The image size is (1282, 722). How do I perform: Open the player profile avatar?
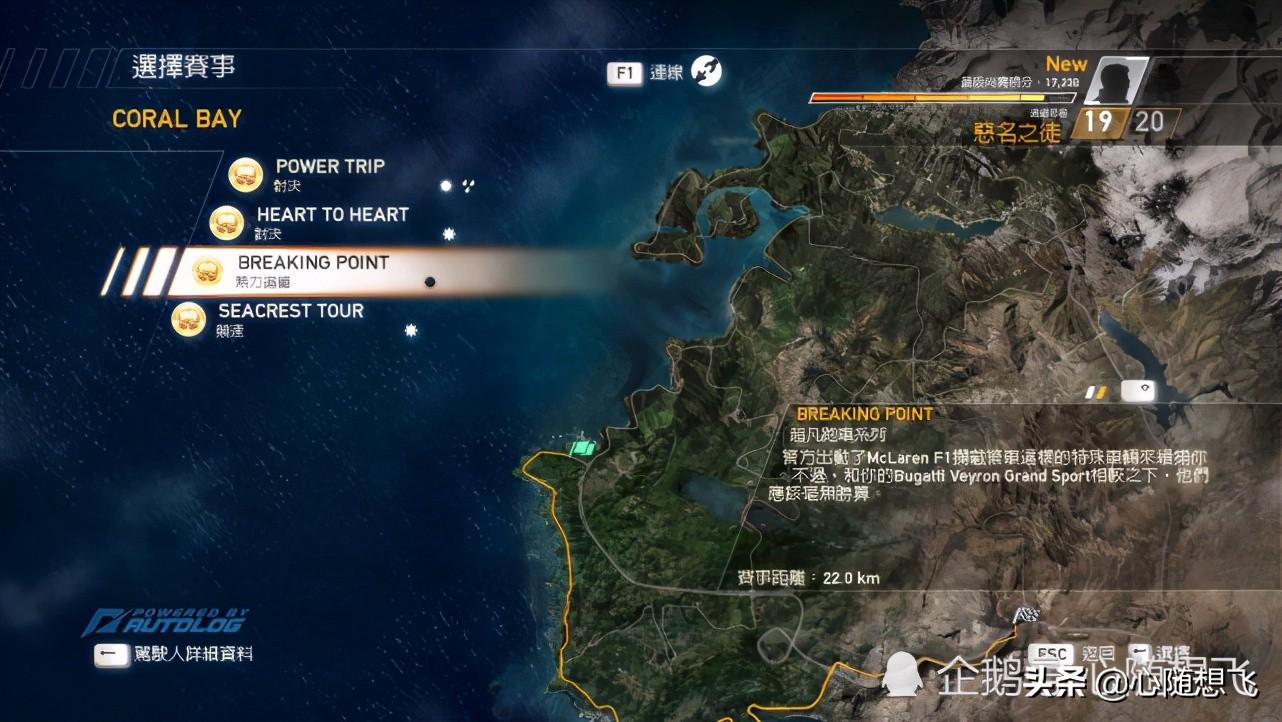click(1115, 82)
